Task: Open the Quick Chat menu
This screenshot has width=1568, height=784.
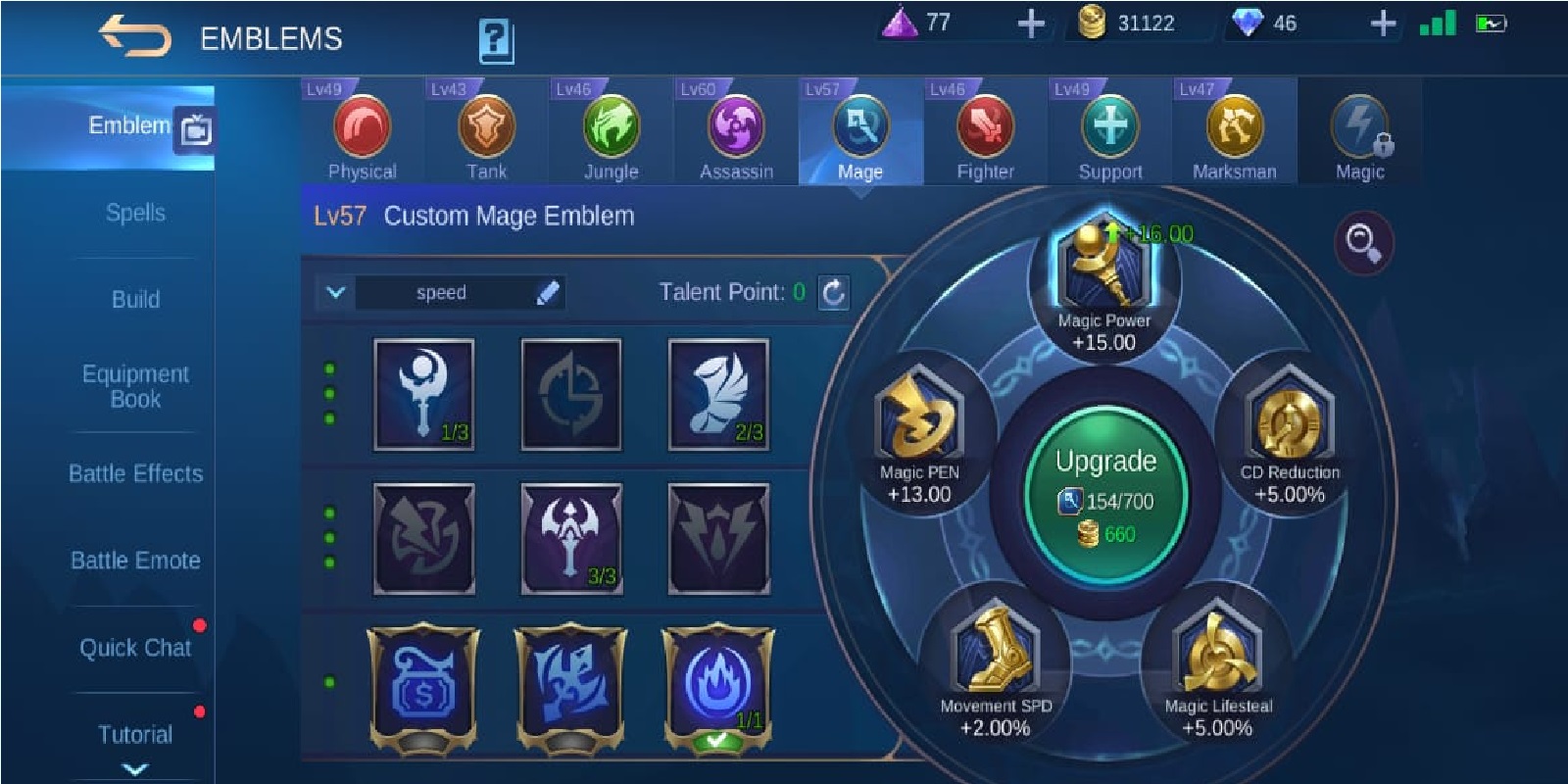Action: 133,648
